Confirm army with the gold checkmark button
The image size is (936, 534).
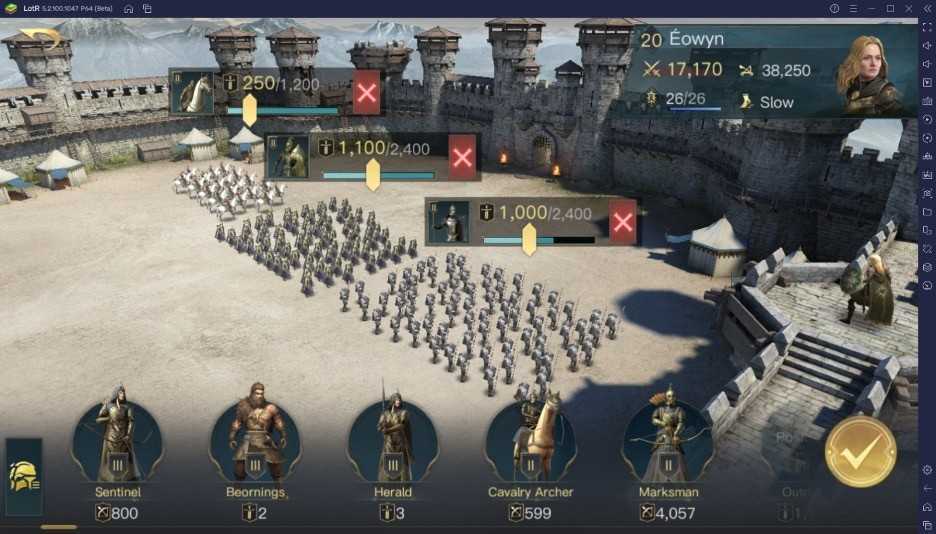pyautogui.click(x=859, y=451)
